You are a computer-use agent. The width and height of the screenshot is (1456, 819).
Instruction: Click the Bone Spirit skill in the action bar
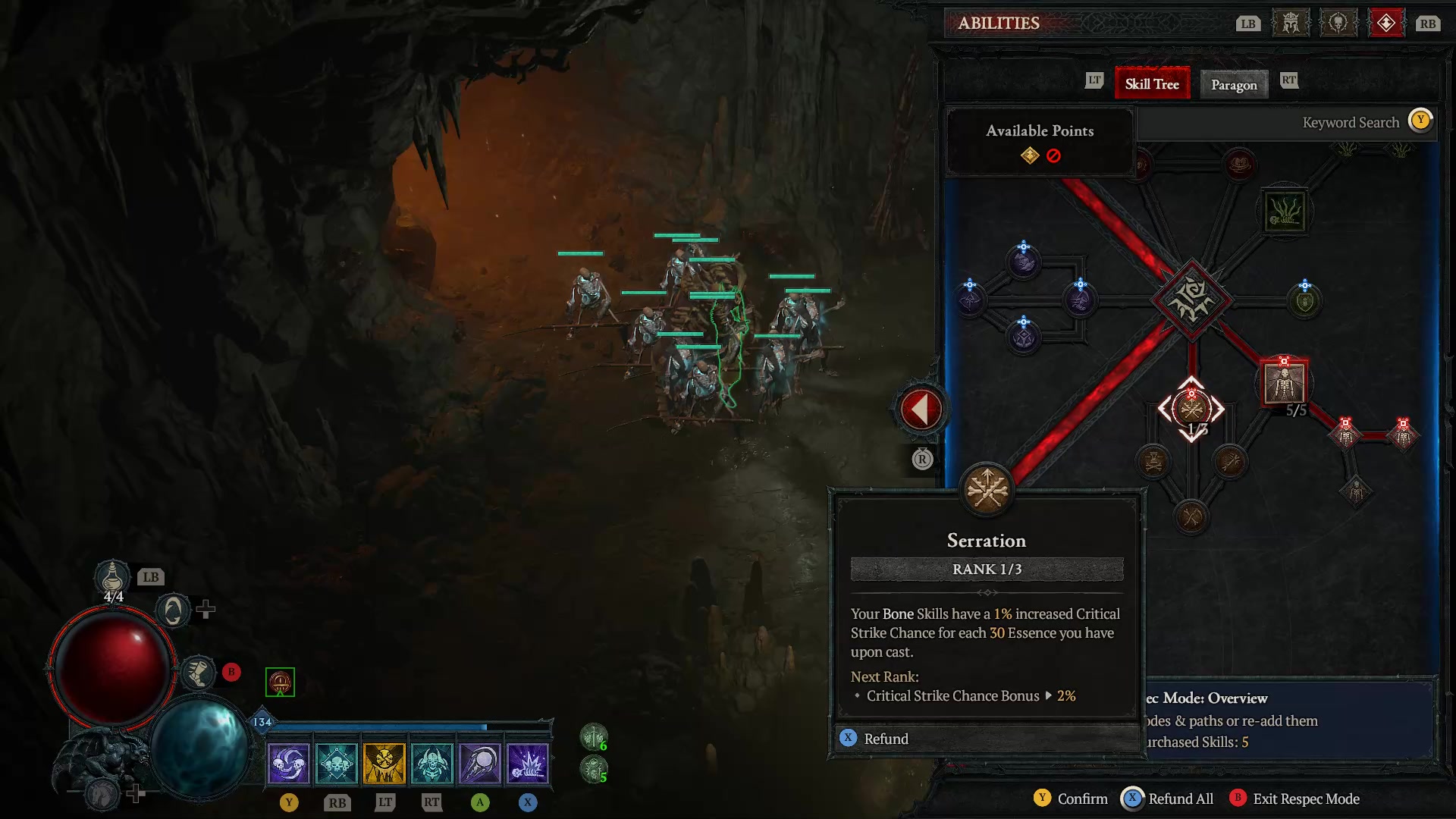pos(480,763)
